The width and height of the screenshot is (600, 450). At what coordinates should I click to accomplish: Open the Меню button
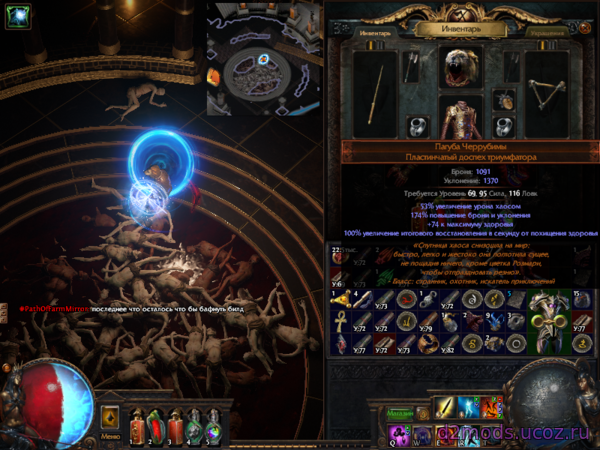click(x=111, y=437)
